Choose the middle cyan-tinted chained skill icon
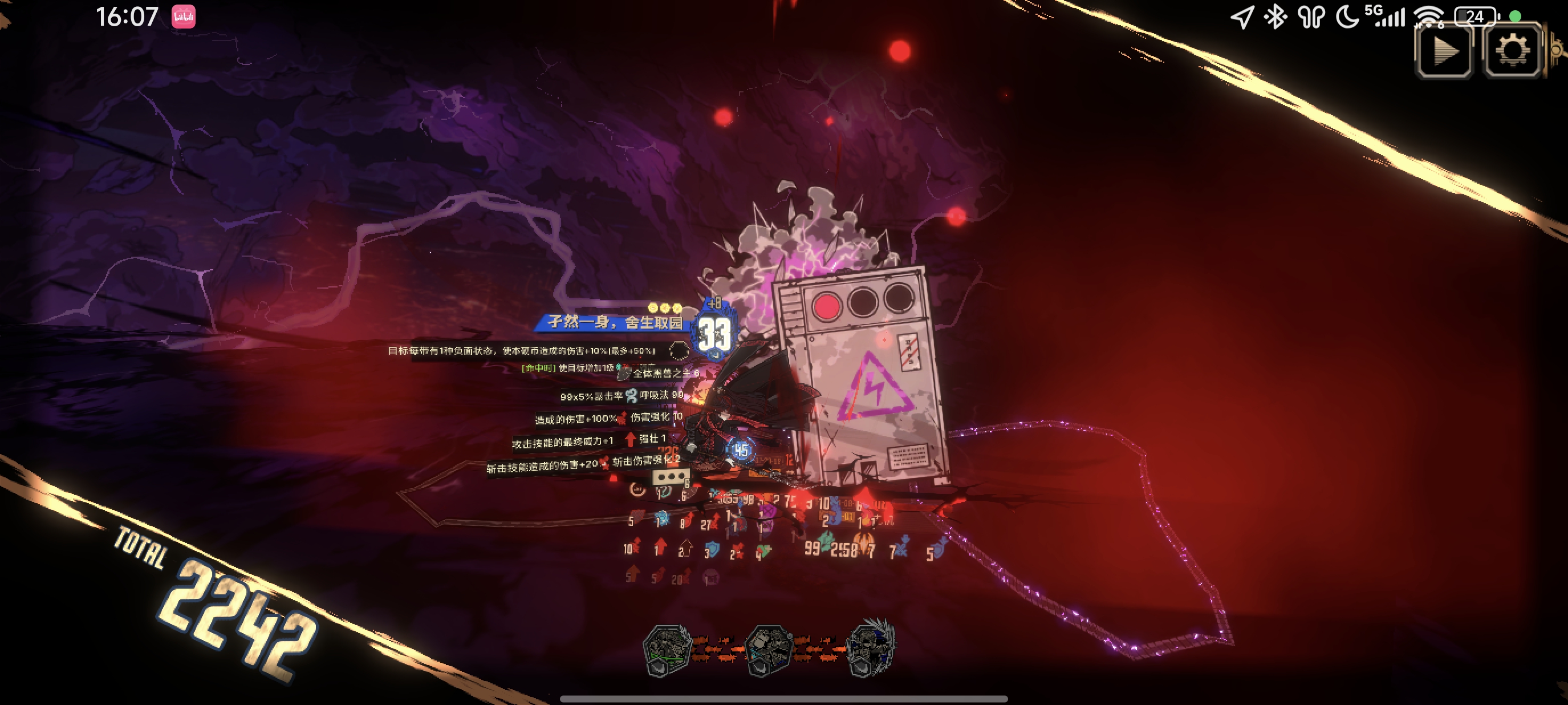 tap(768, 650)
